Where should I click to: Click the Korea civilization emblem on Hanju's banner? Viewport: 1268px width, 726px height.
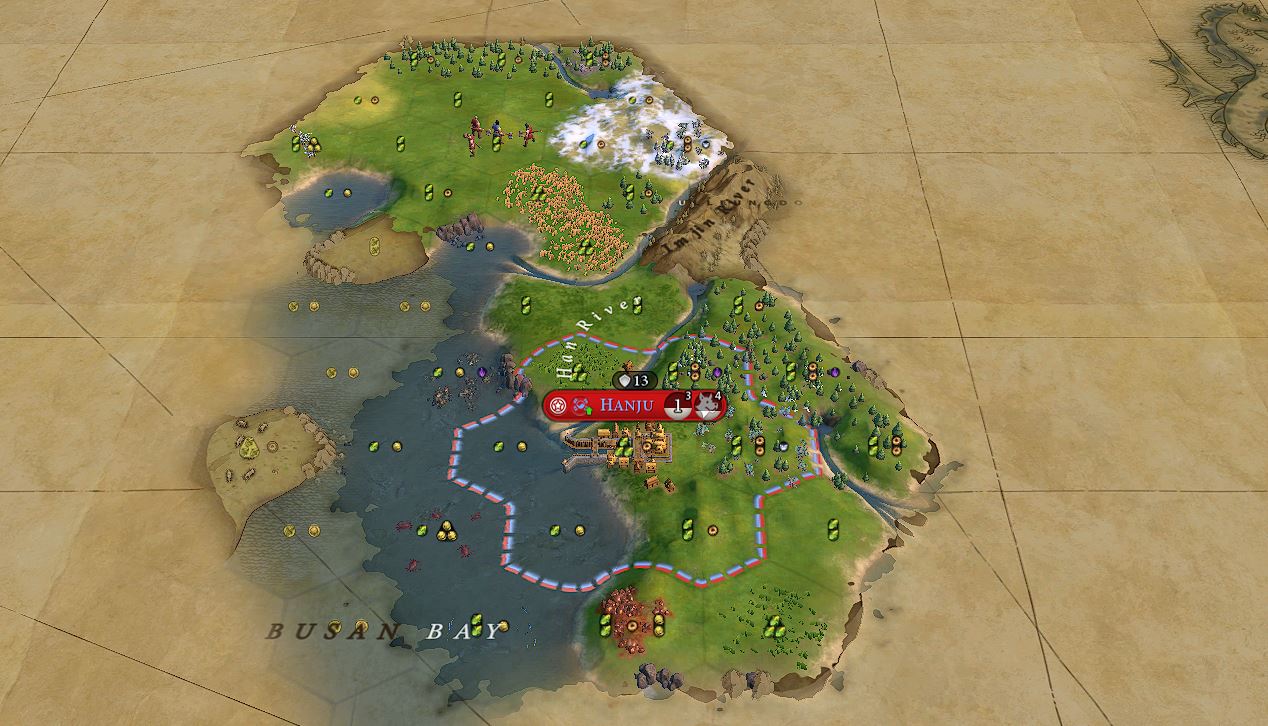(581, 406)
